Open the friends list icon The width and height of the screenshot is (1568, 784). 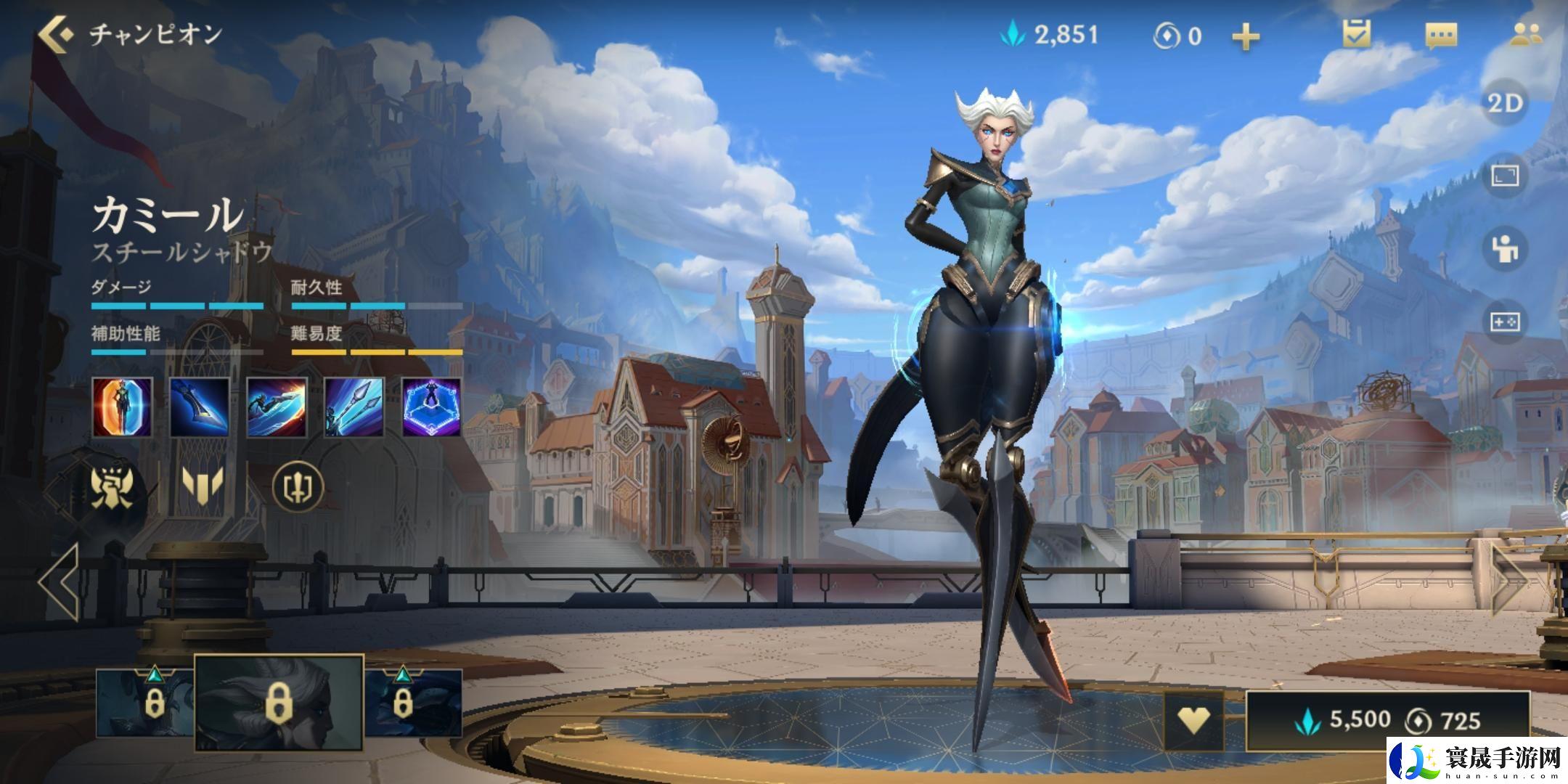tap(1525, 35)
